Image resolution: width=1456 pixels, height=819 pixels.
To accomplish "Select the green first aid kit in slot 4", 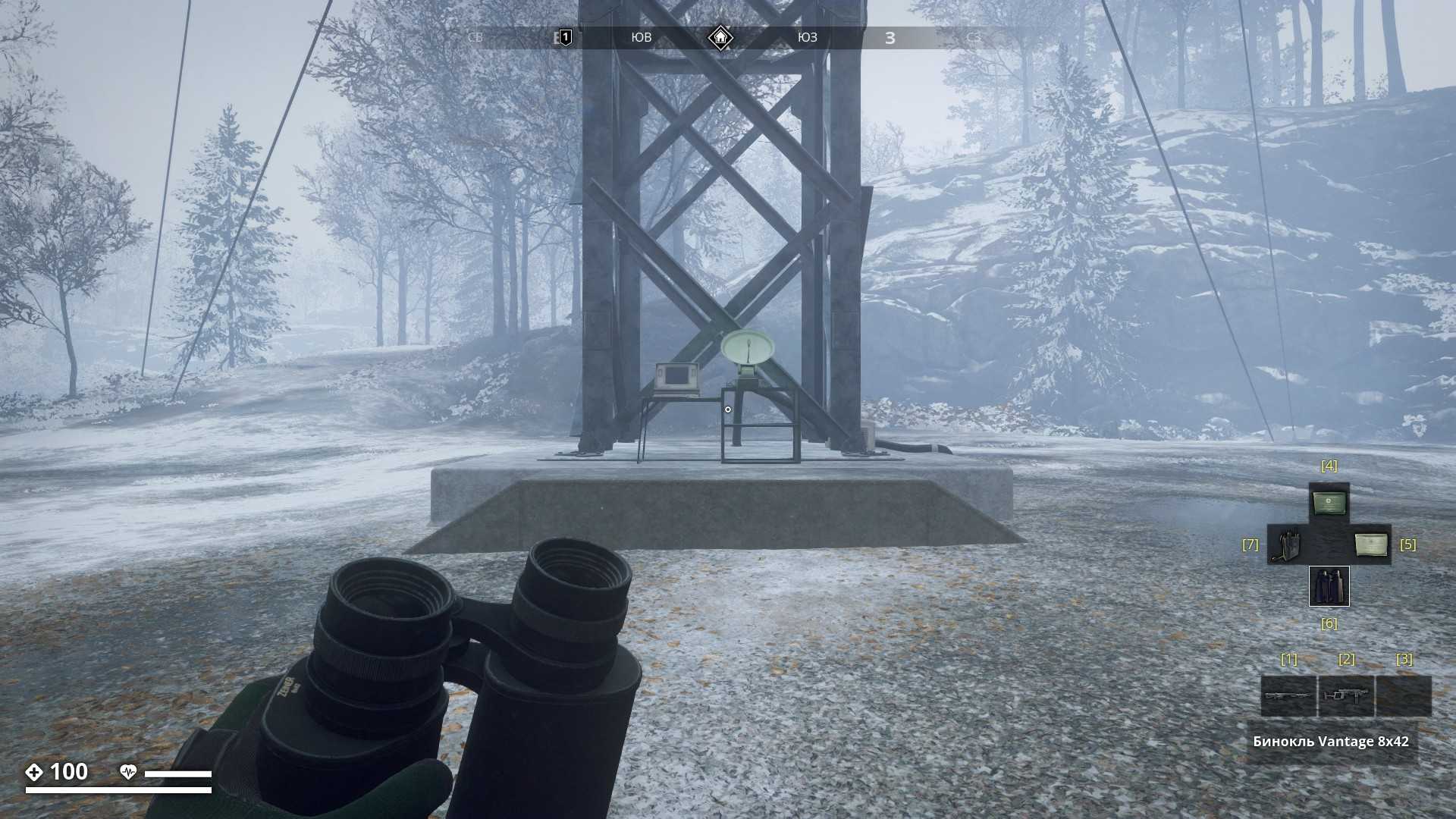I will 1329,503.
